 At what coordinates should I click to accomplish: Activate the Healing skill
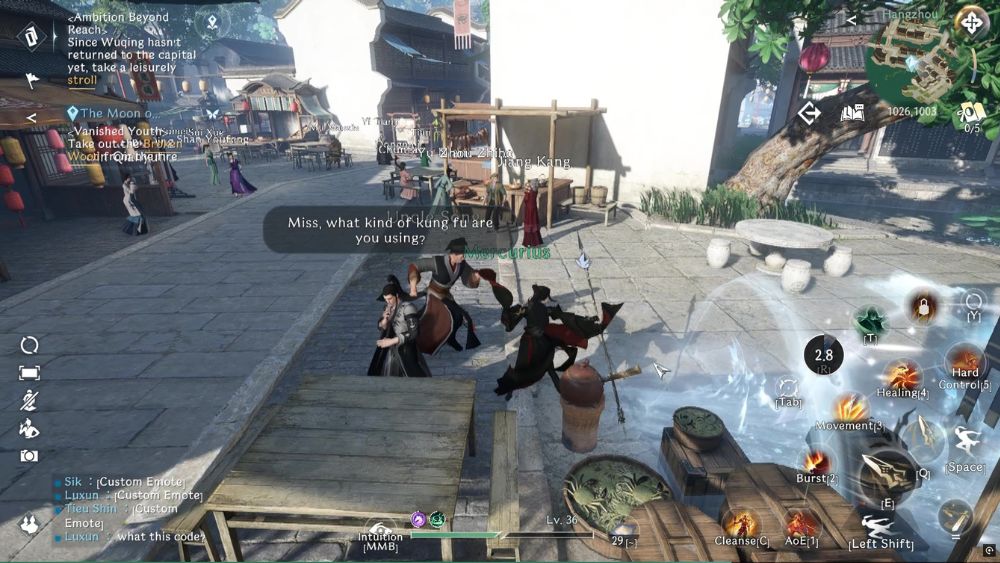tap(902, 376)
